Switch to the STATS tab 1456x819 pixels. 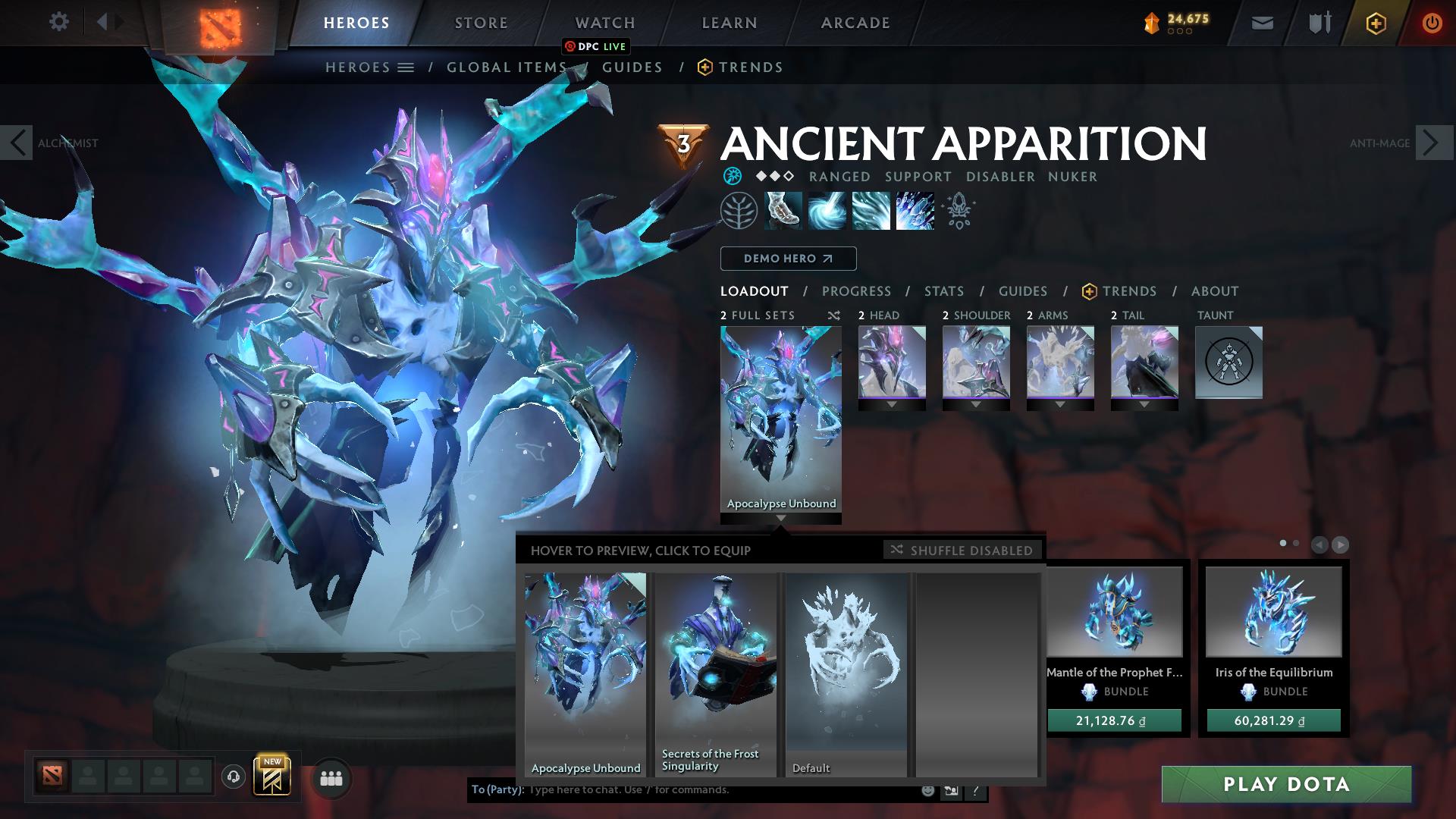click(943, 291)
